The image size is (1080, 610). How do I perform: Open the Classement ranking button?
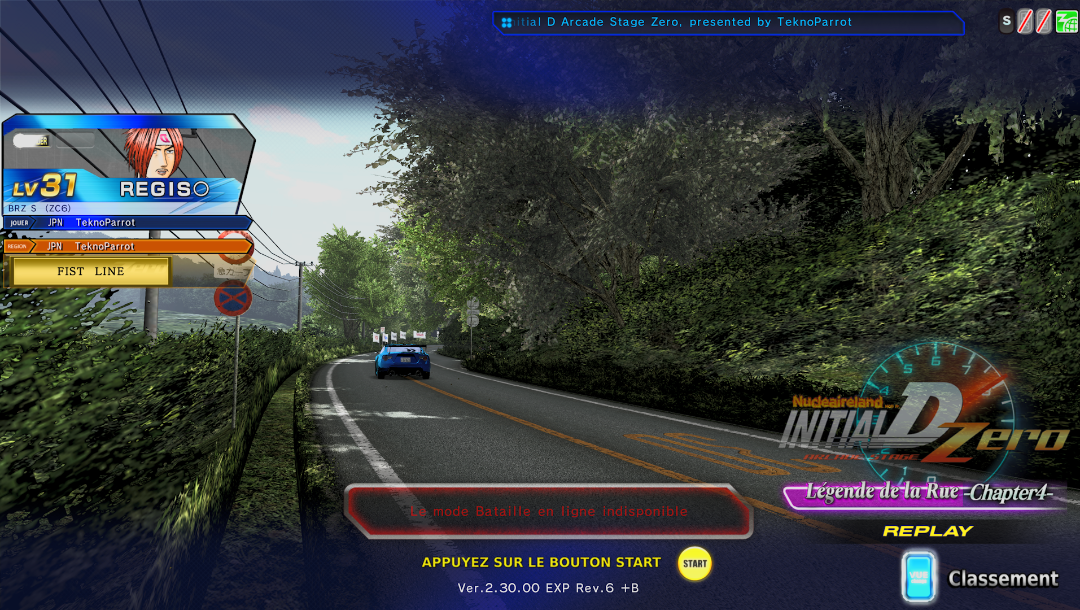point(980,578)
